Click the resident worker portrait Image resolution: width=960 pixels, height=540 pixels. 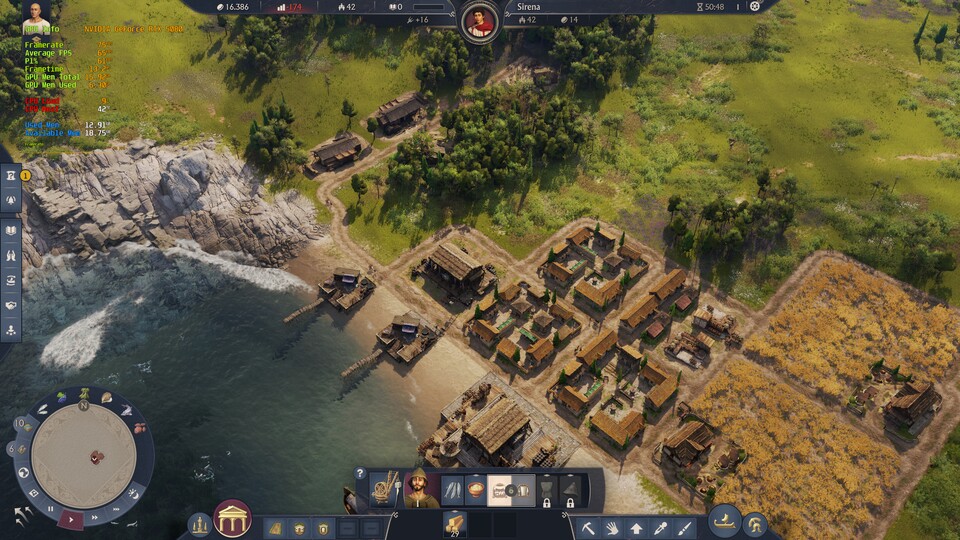coord(420,488)
